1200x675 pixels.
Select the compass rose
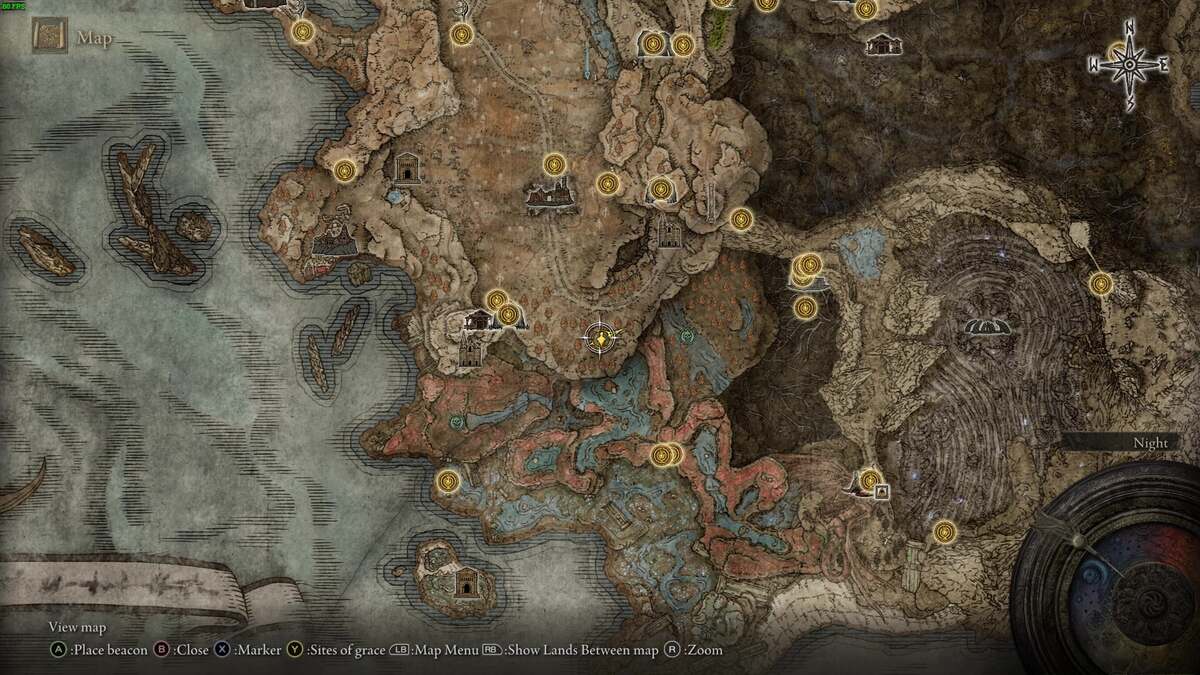pyautogui.click(x=1128, y=65)
